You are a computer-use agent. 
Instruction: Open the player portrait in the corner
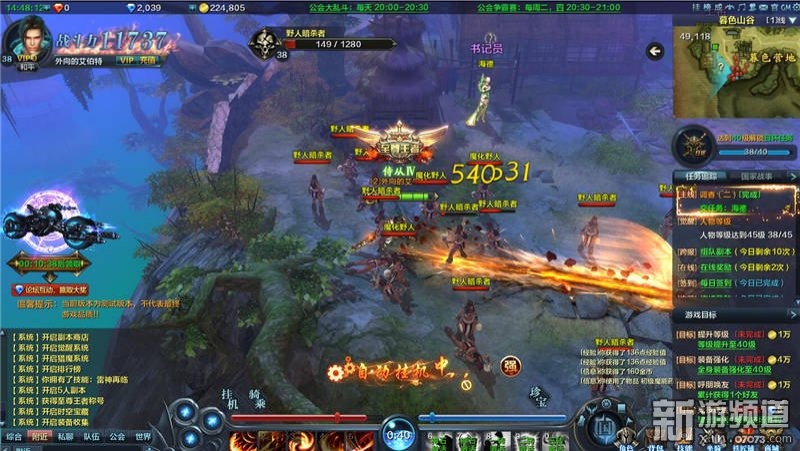coord(27,40)
